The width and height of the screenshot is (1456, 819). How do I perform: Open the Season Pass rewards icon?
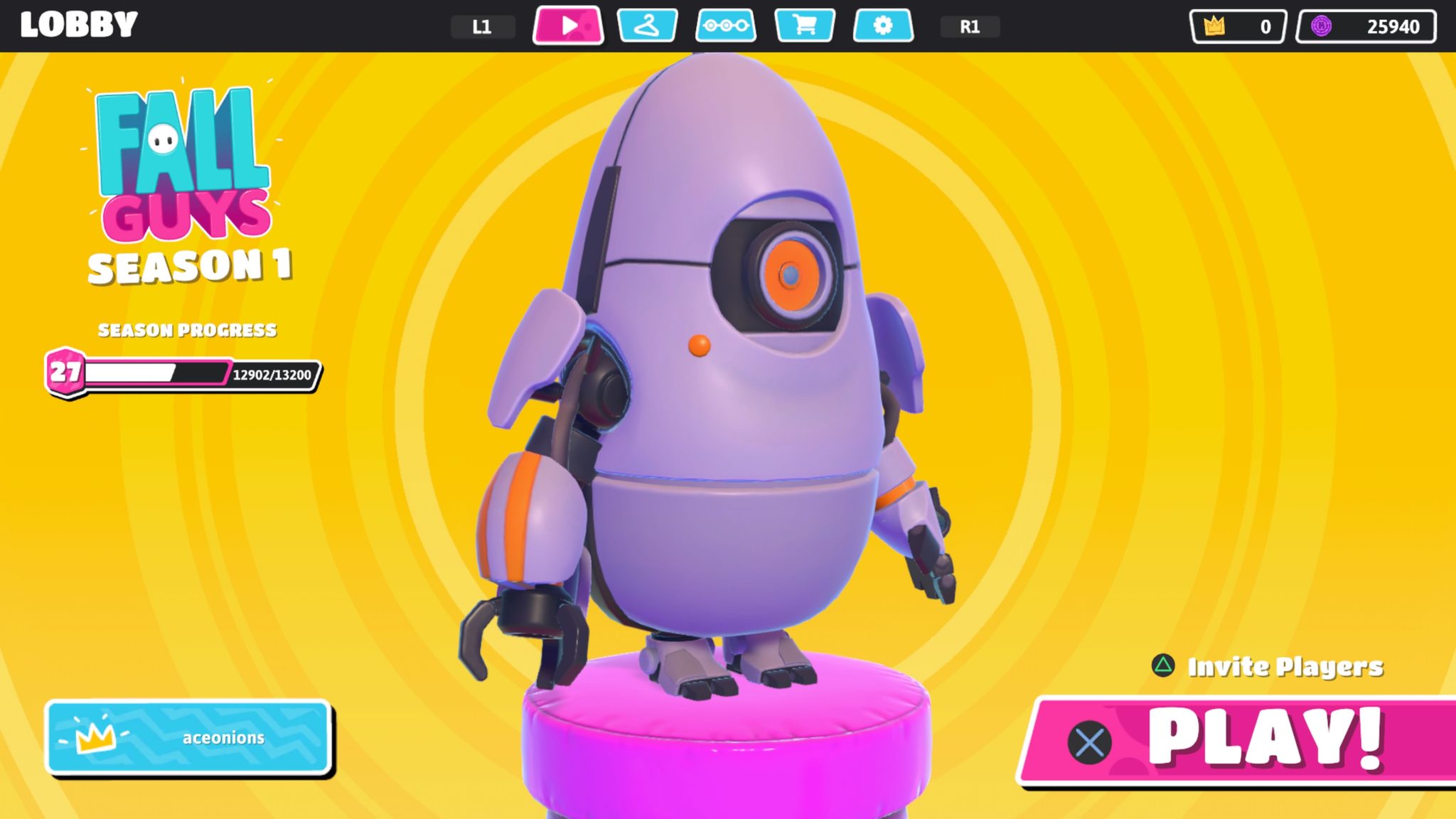point(727,26)
